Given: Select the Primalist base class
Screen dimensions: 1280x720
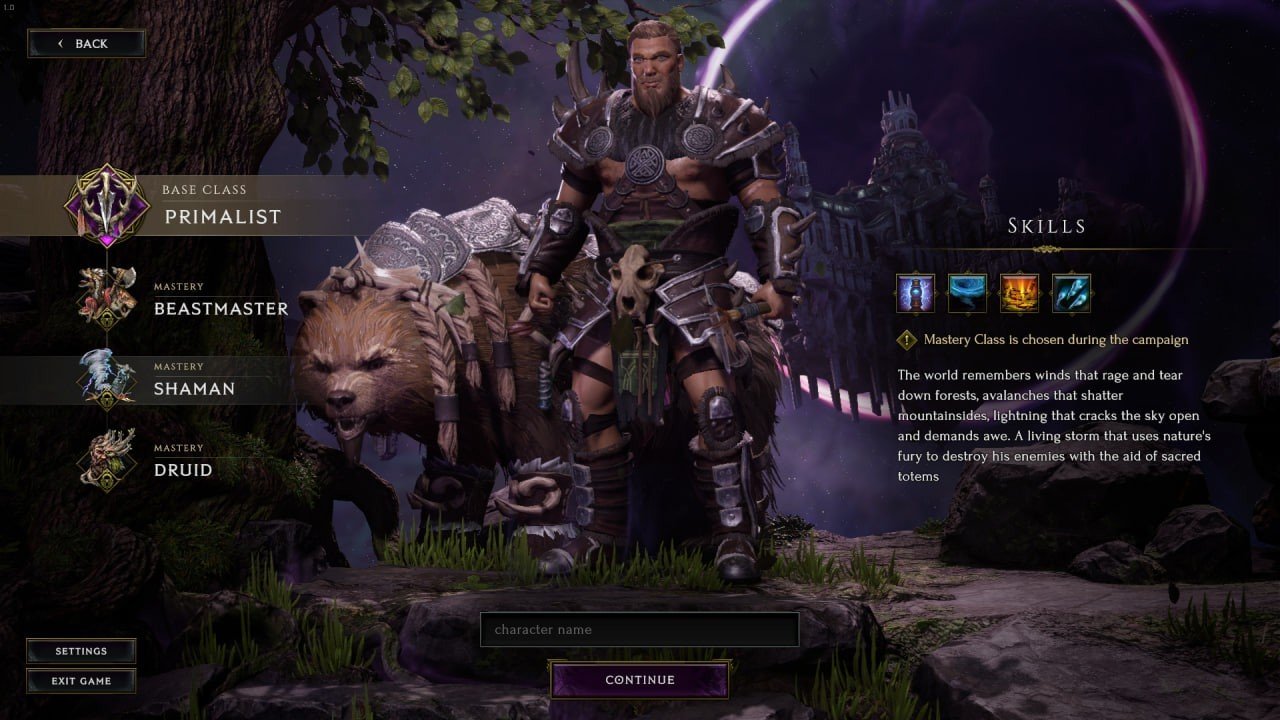Looking at the screenshot, I should pos(200,206).
